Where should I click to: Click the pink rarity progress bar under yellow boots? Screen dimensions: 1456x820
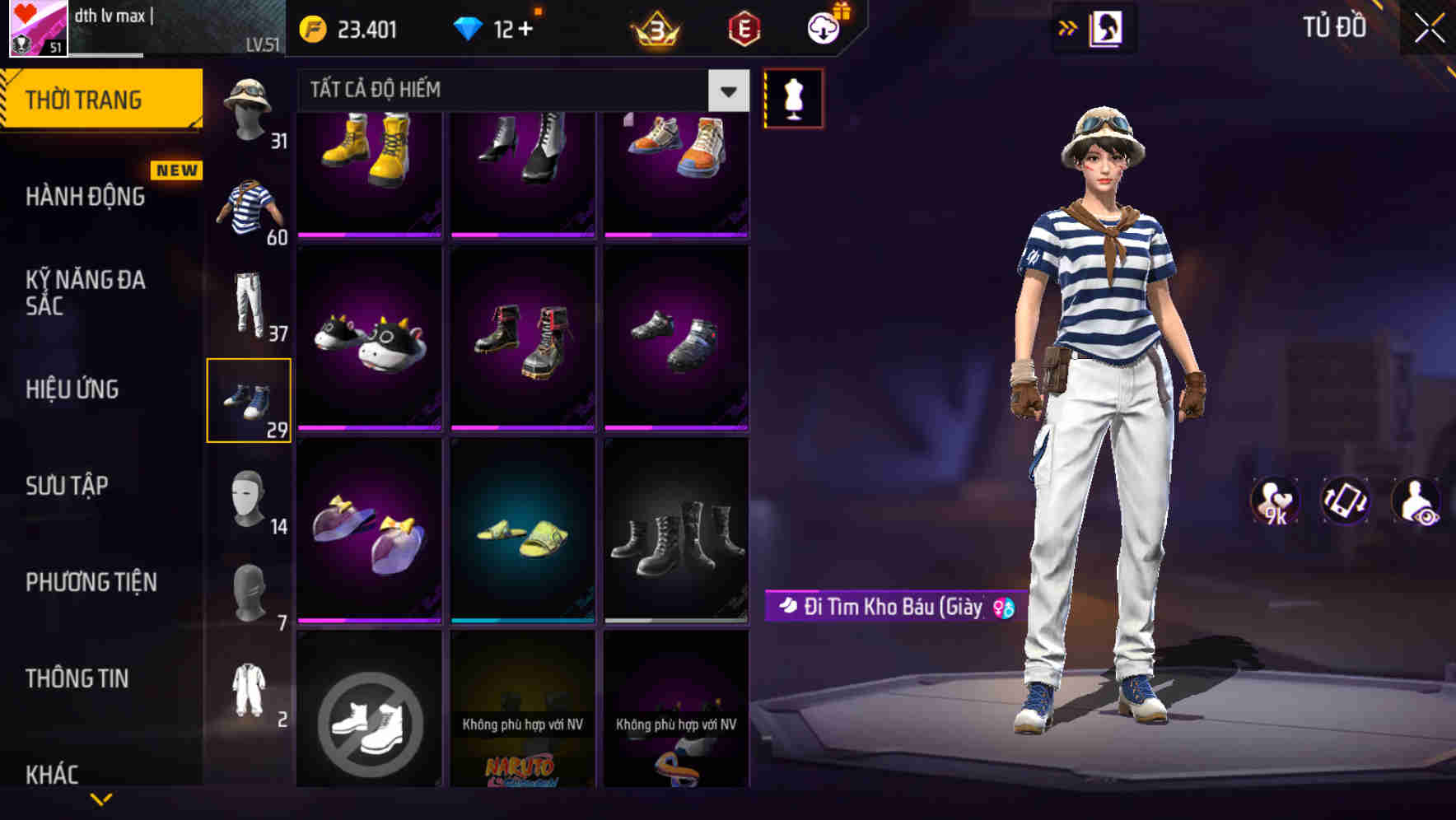369,233
